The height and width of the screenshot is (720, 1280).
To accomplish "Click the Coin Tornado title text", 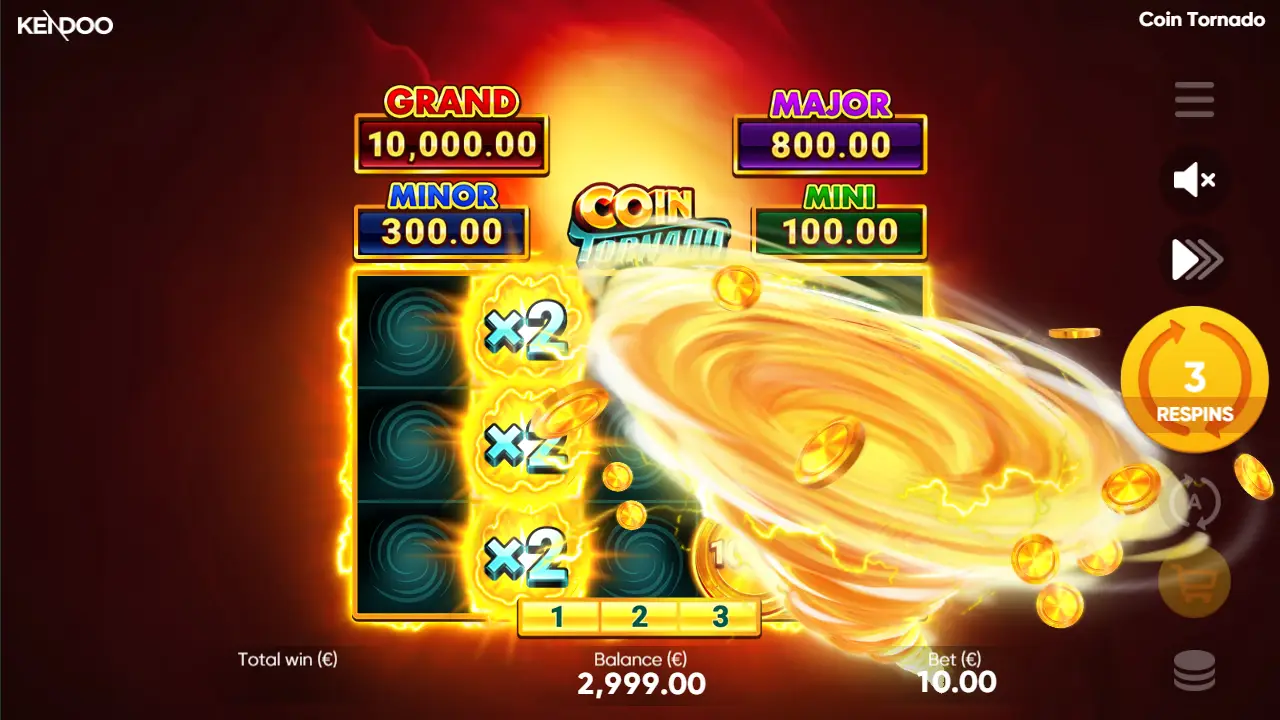I will coord(1203,18).
